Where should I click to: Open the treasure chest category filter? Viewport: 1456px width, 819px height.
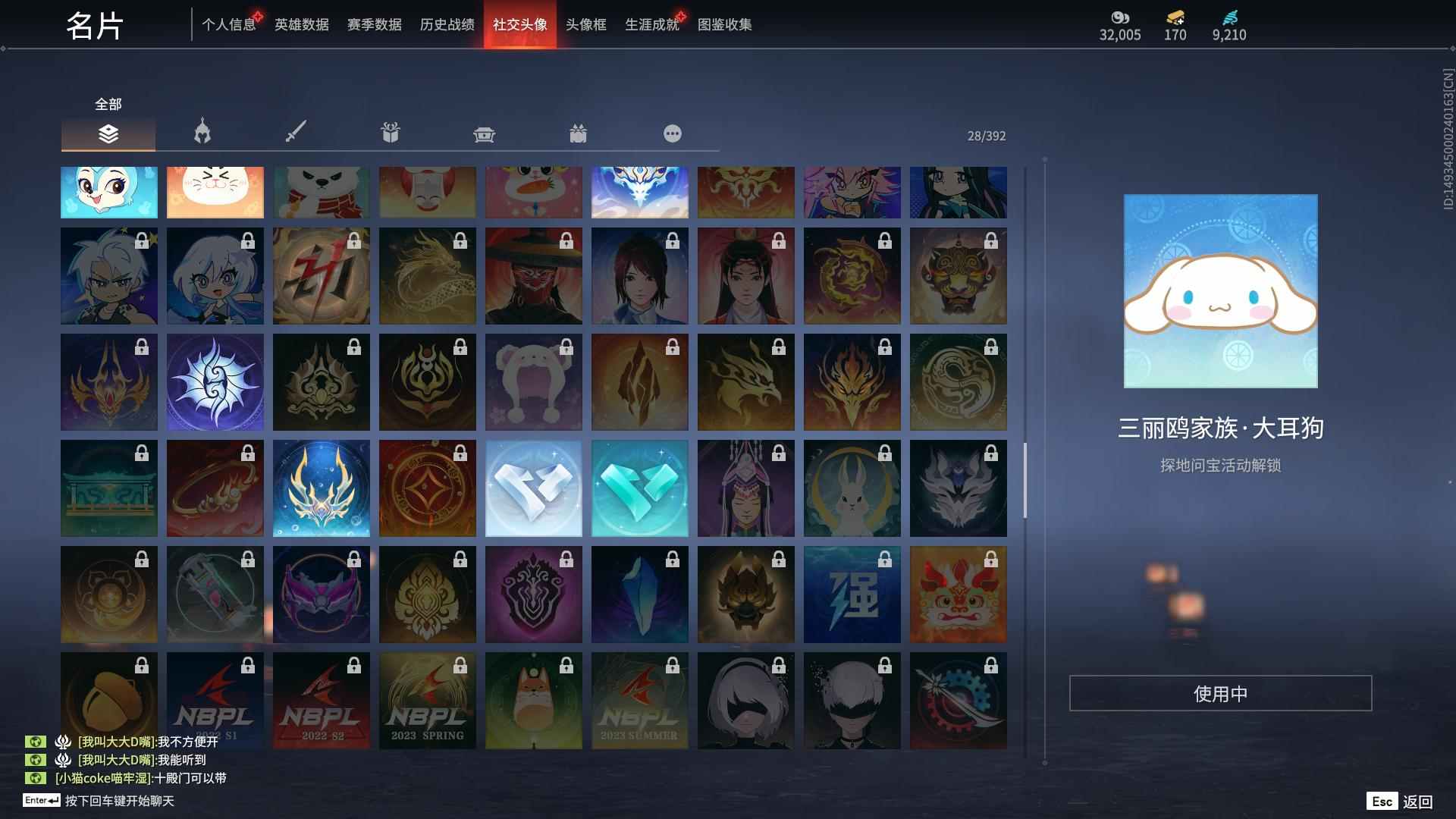(x=484, y=133)
